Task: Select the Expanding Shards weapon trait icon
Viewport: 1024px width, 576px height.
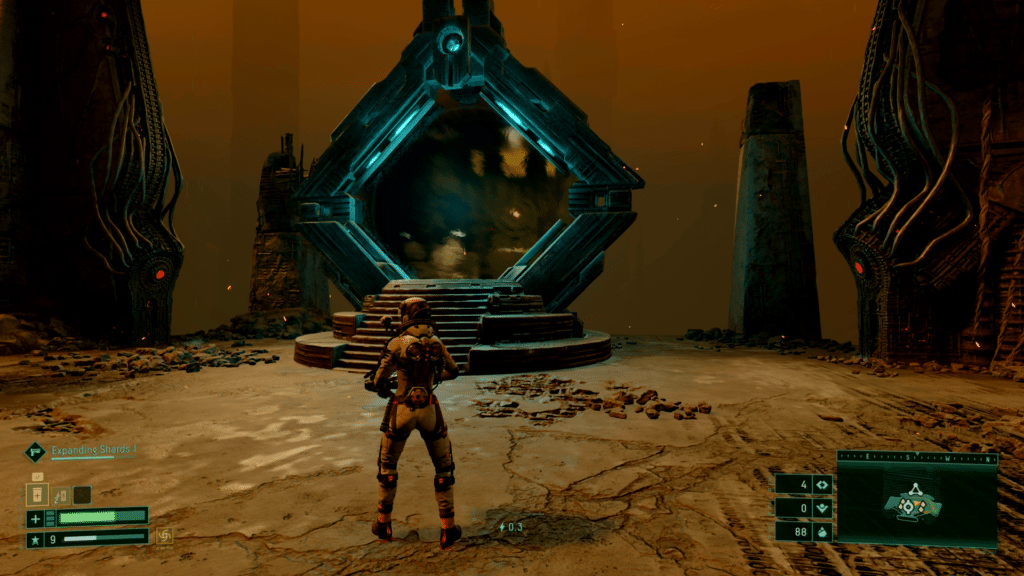Action: point(34,452)
